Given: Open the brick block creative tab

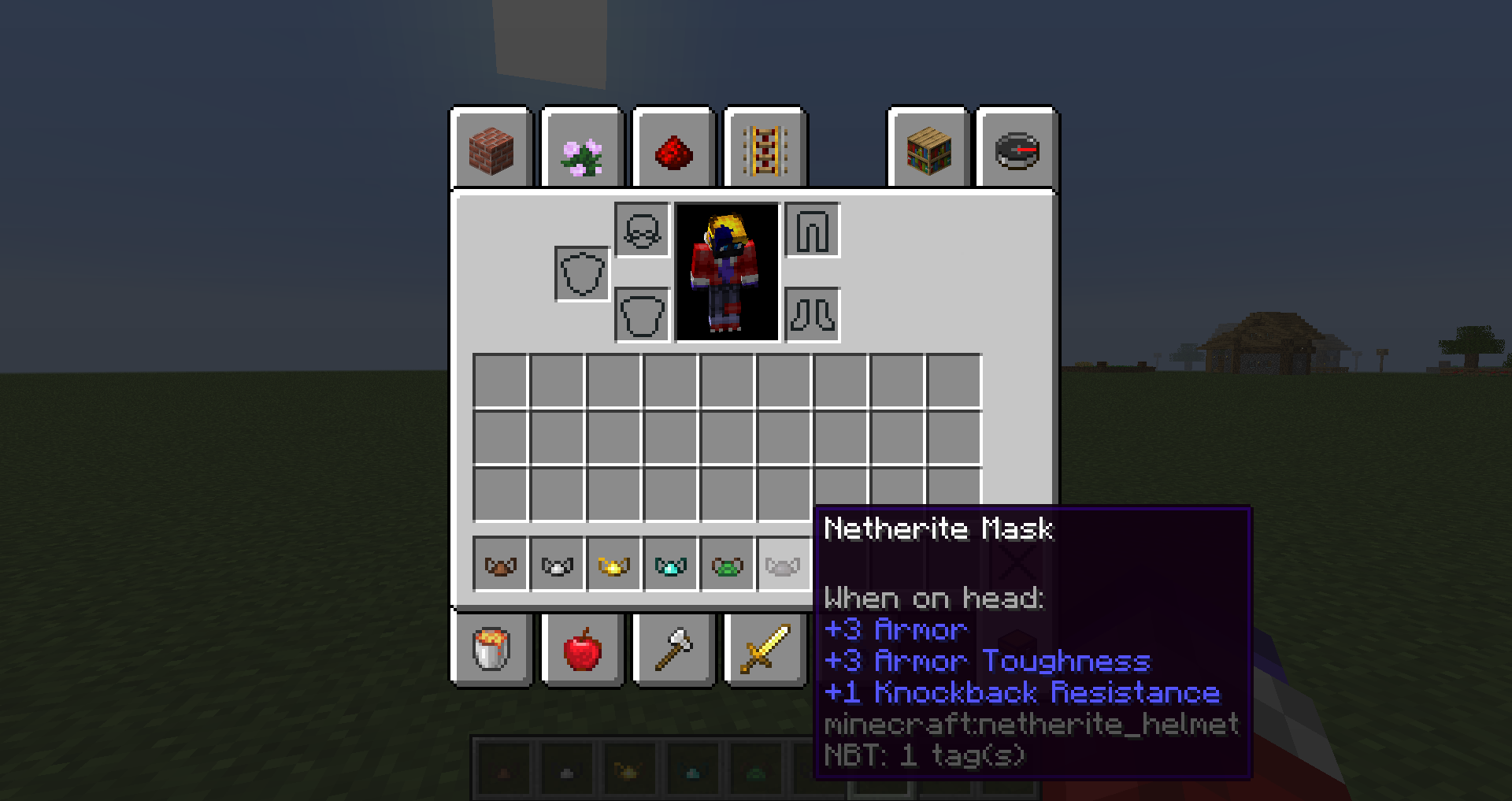Looking at the screenshot, I should point(491,150).
